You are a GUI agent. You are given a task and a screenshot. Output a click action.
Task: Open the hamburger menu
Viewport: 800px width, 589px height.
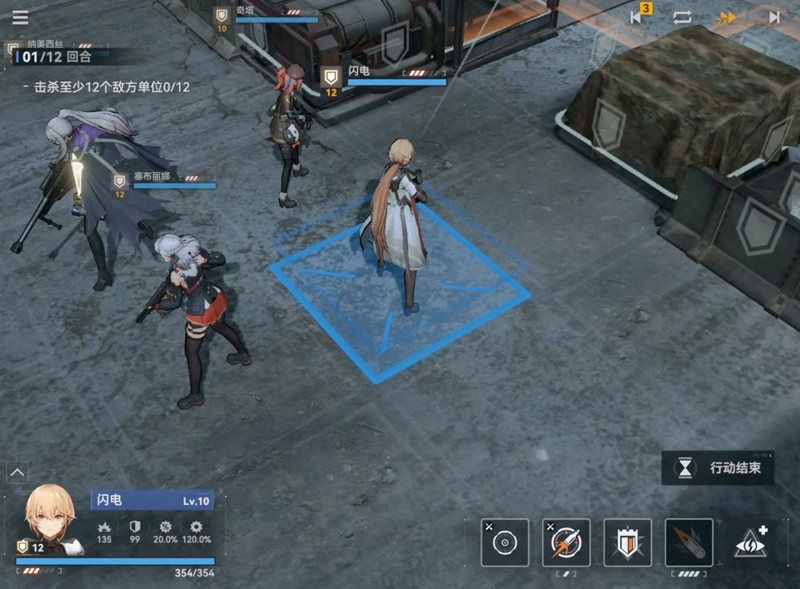pos(20,17)
